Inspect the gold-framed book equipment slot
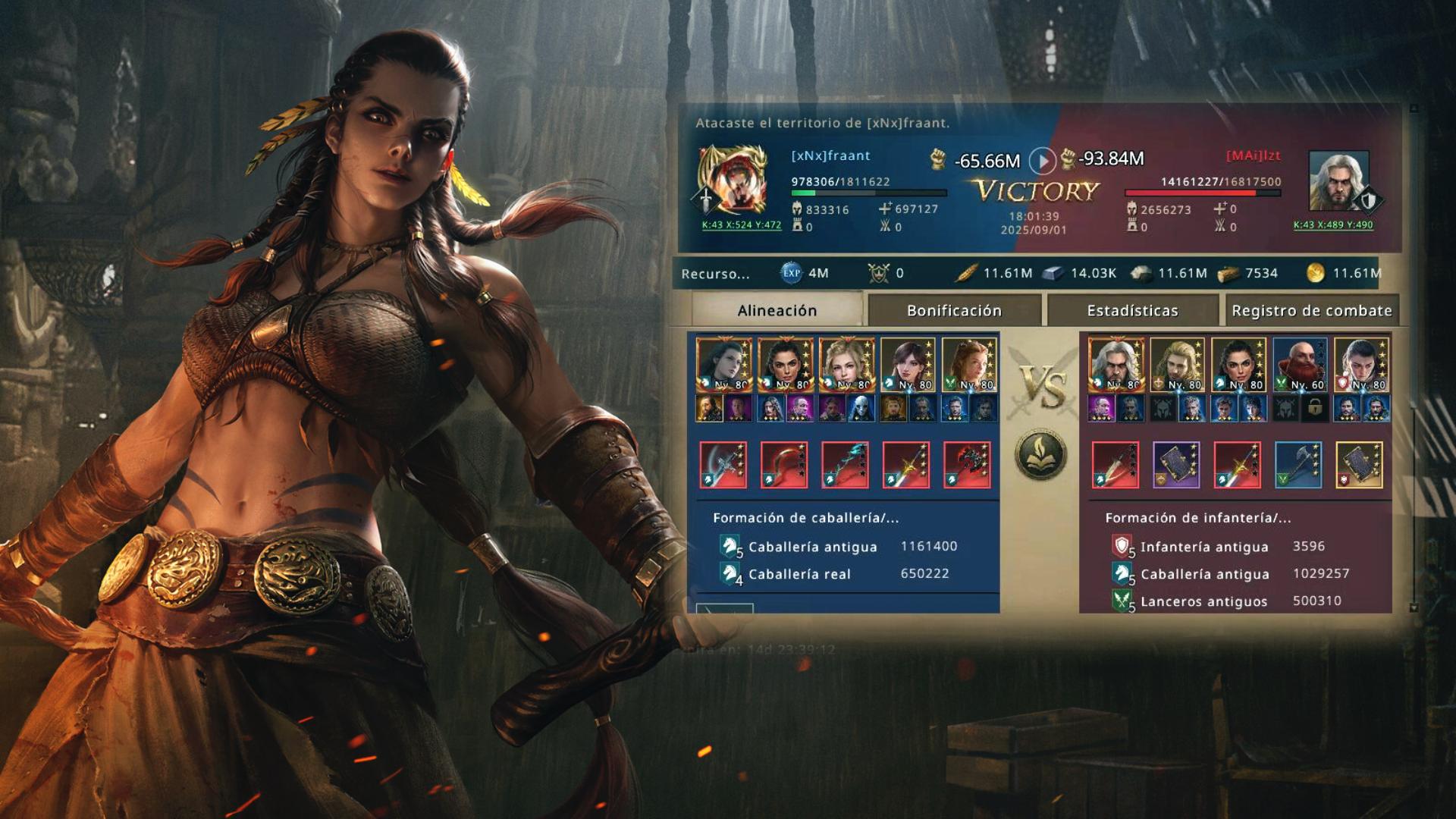The height and width of the screenshot is (819, 1456). [x=1359, y=465]
